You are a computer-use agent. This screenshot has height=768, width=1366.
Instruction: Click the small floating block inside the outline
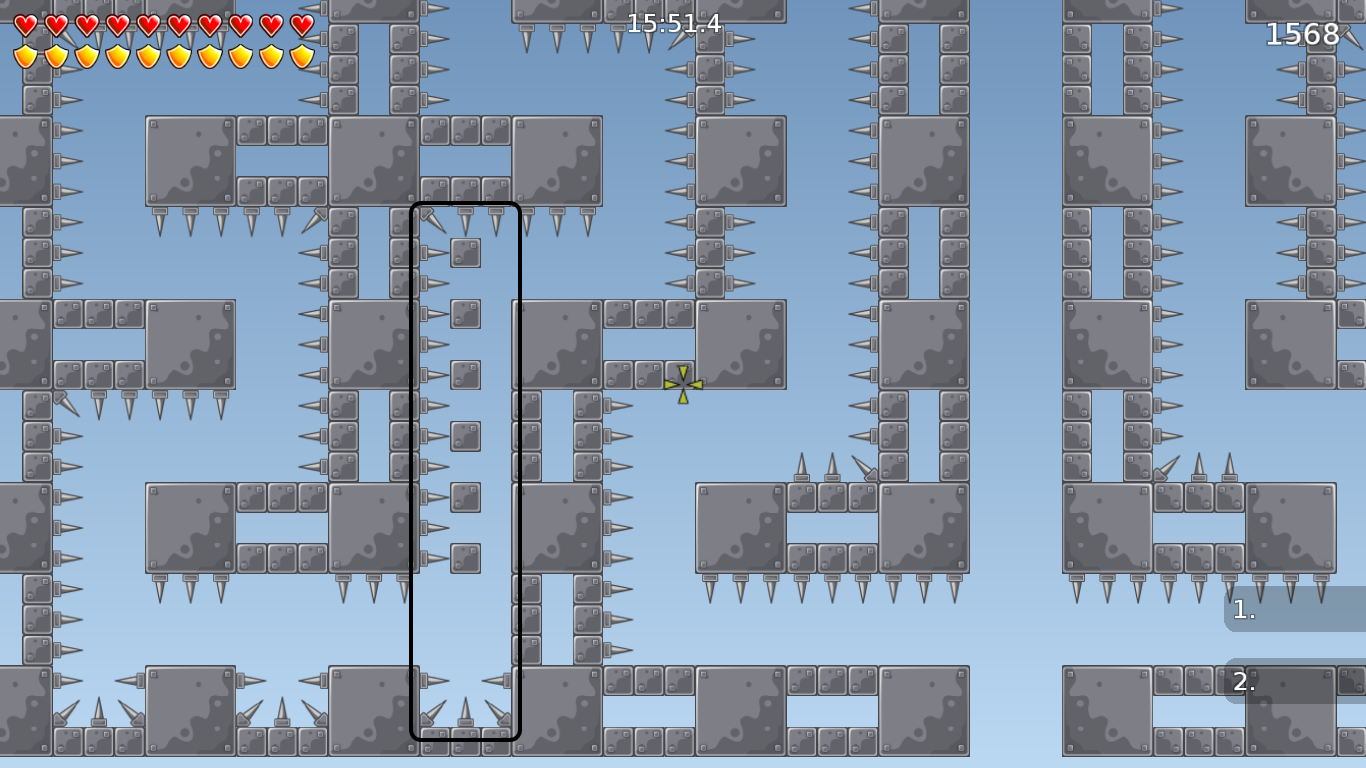pos(465,252)
